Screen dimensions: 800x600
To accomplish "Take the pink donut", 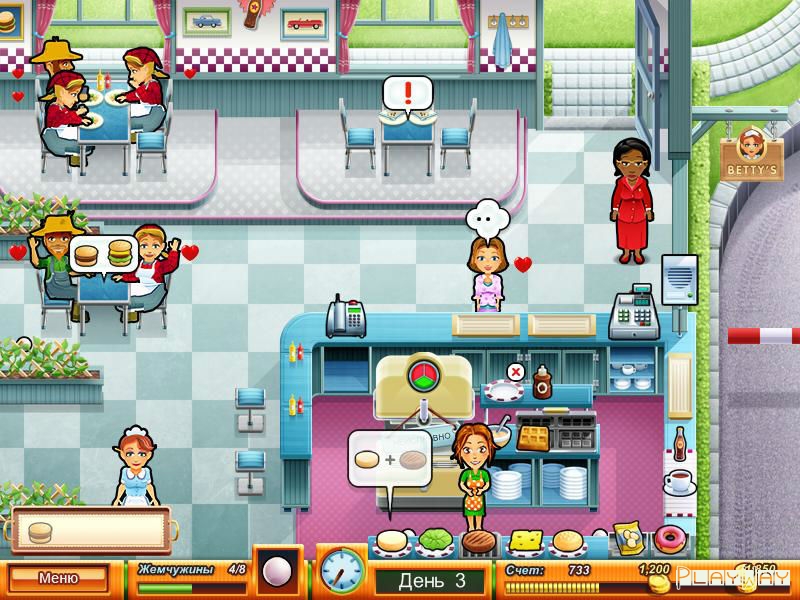I will (x=667, y=540).
